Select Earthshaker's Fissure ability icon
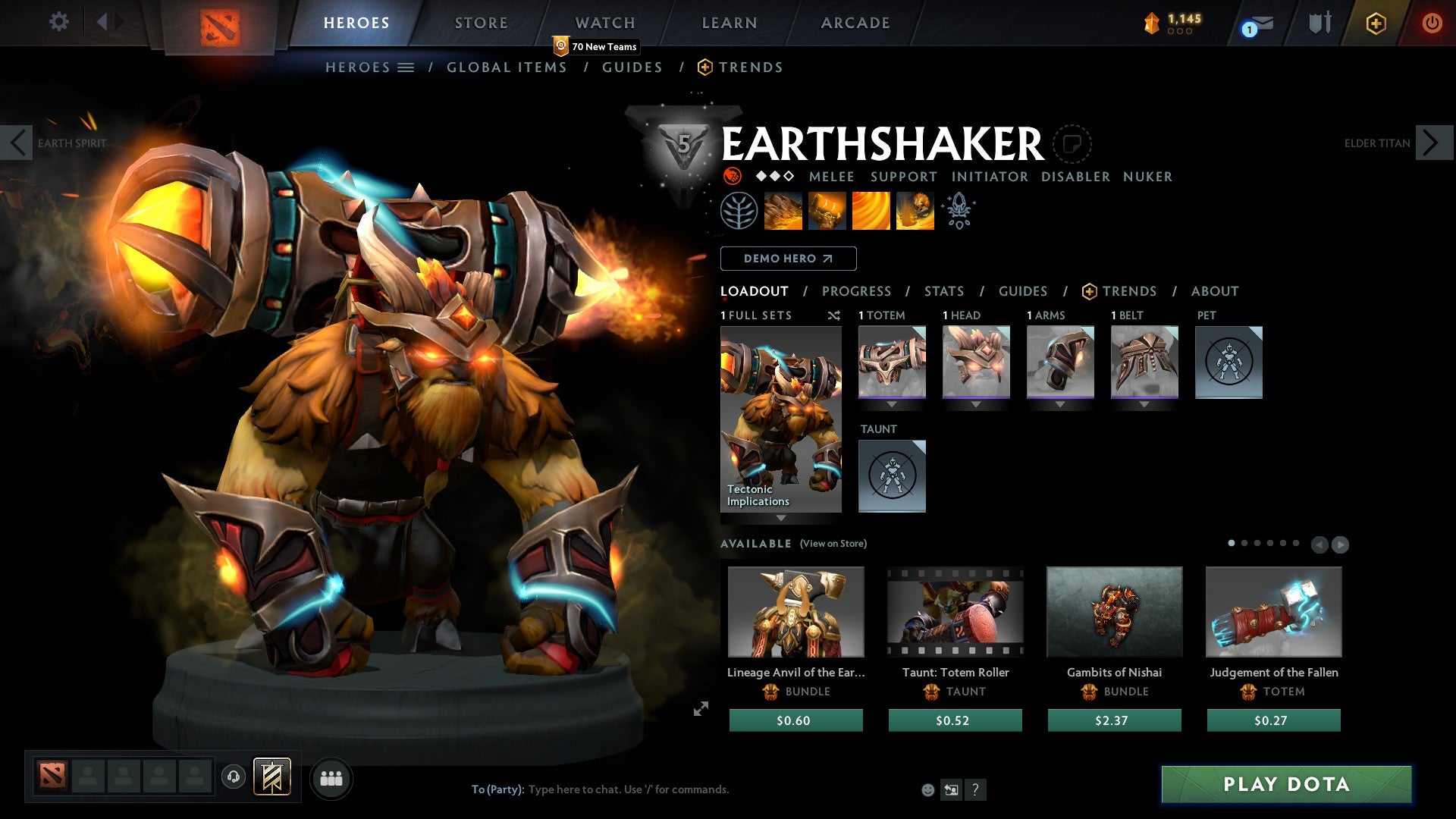Viewport: 1456px width, 819px height. [x=783, y=211]
